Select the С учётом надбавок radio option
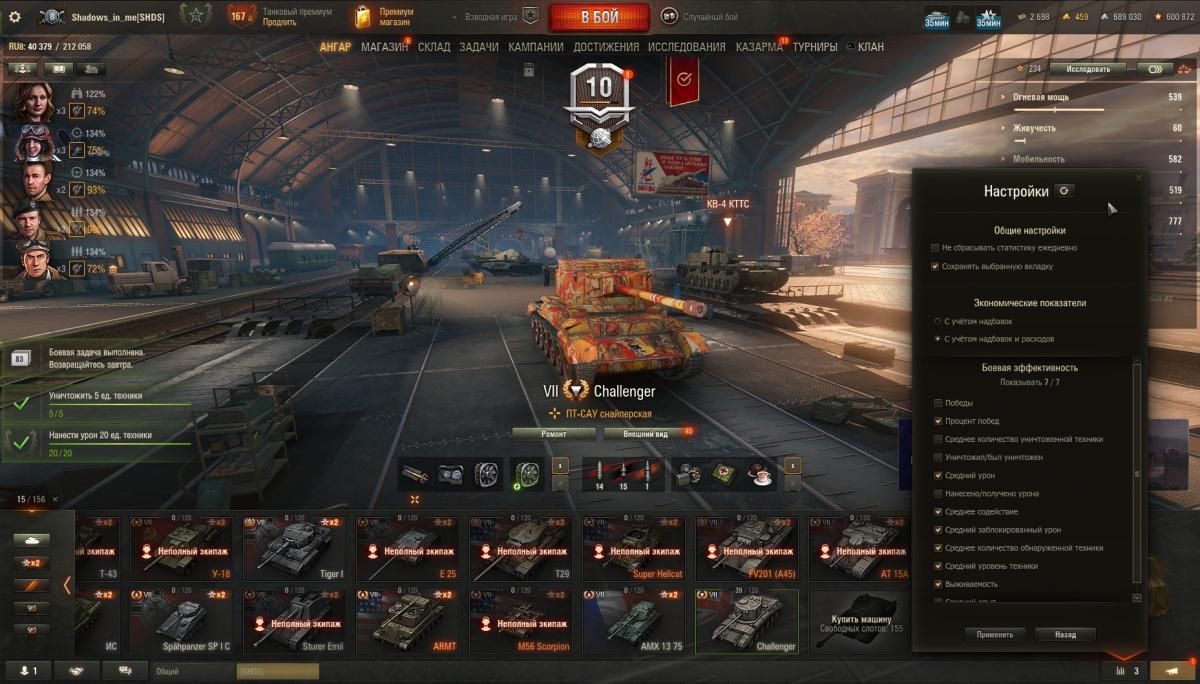The image size is (1200, 684). (x=936, y=322)
